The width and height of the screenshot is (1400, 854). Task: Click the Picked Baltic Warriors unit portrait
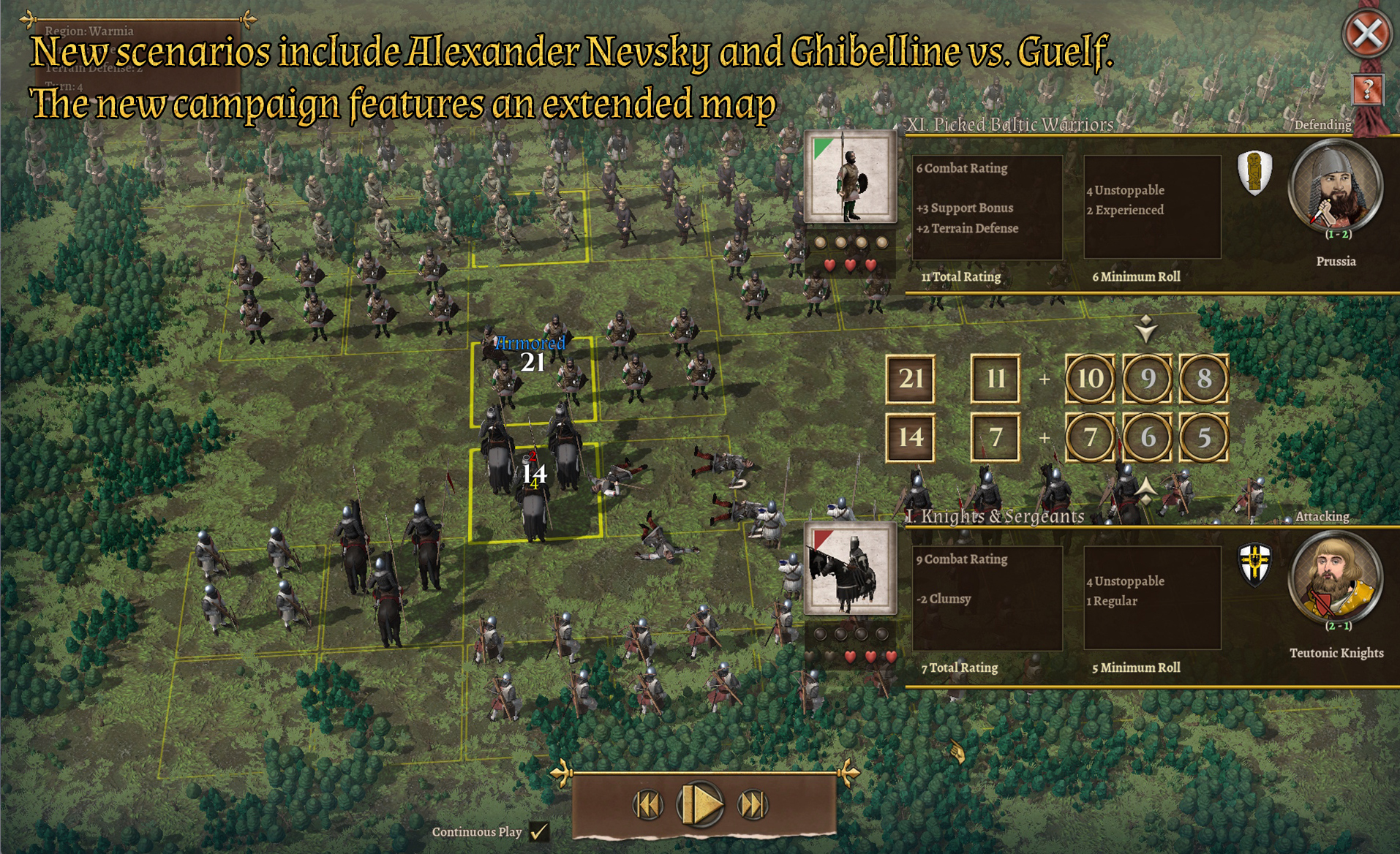point(851,178)
